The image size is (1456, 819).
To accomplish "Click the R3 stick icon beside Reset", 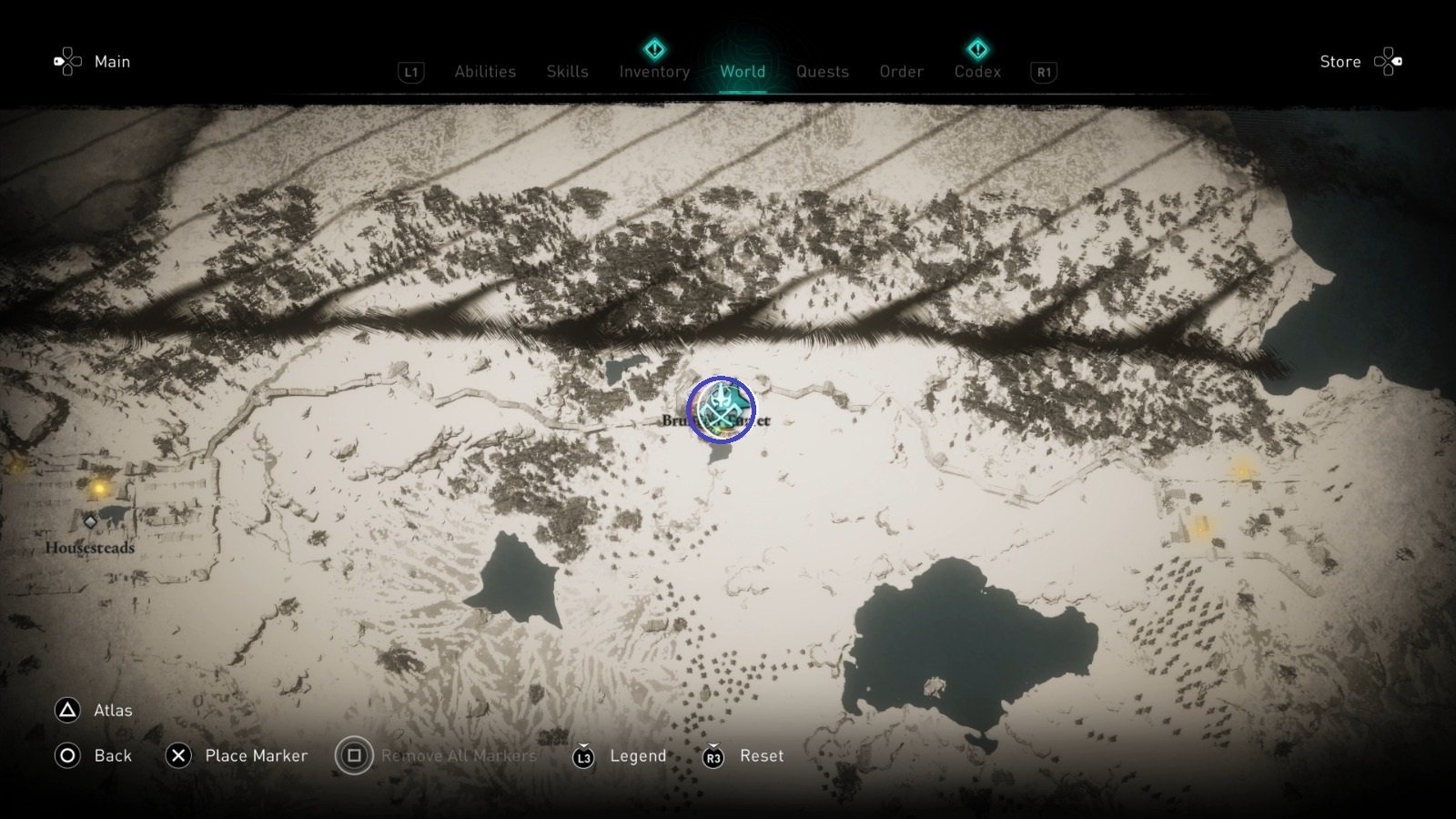I will point(713,755).
